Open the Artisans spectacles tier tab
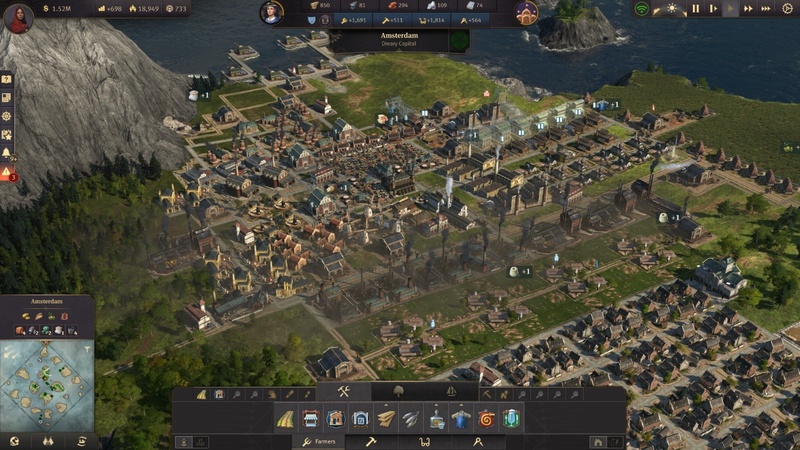The image size is (800, 450). pyautogui.click(x=424, y=441)
